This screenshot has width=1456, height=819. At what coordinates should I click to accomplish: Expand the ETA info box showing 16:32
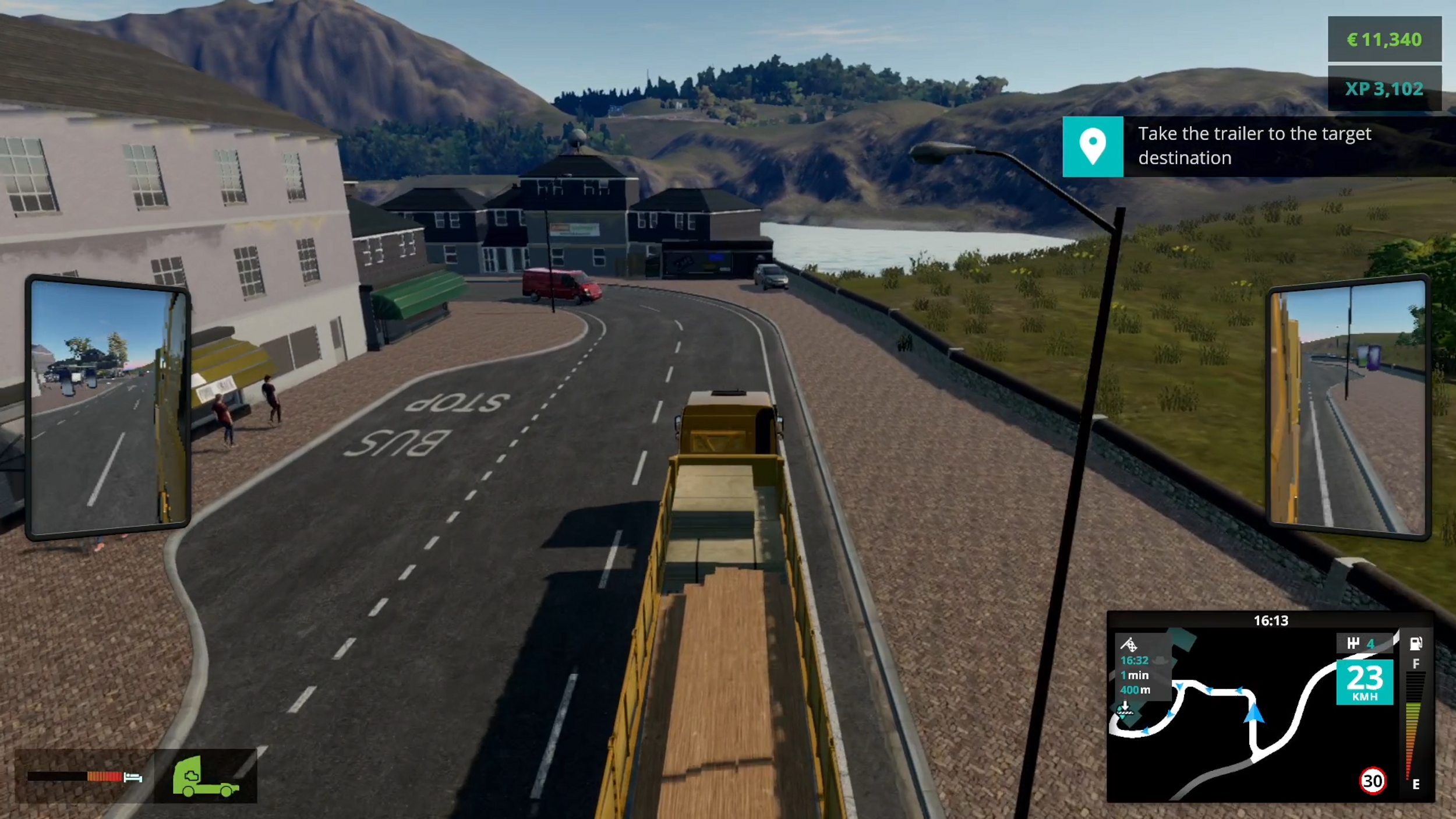pos(1135,661)
